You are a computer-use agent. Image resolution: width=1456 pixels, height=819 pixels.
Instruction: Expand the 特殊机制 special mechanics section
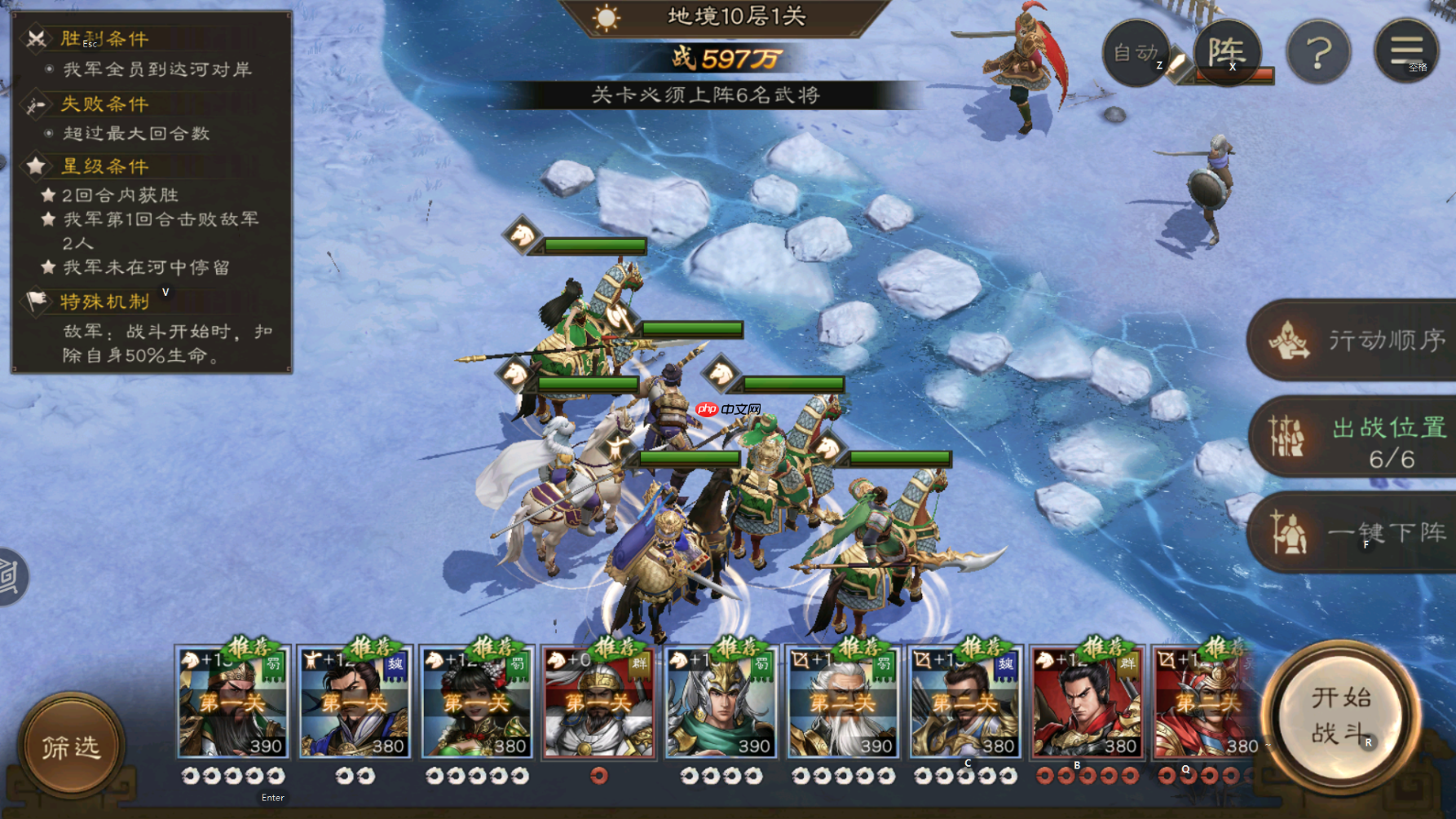(105, 302)
